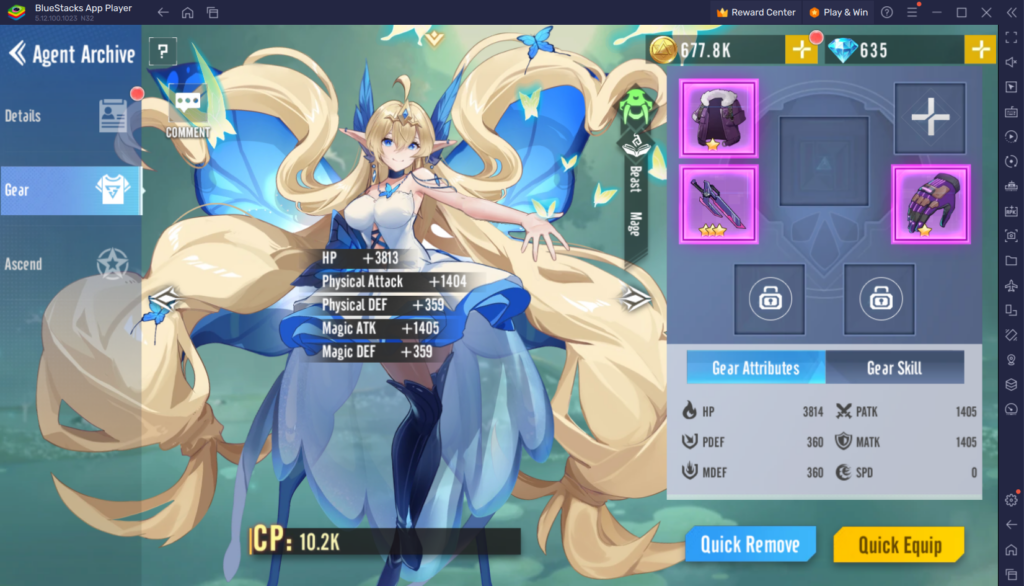Viewport: 1024px width, 586px height.
Task: Switch to the Gear Skill tab
Action: click(894, 368)
